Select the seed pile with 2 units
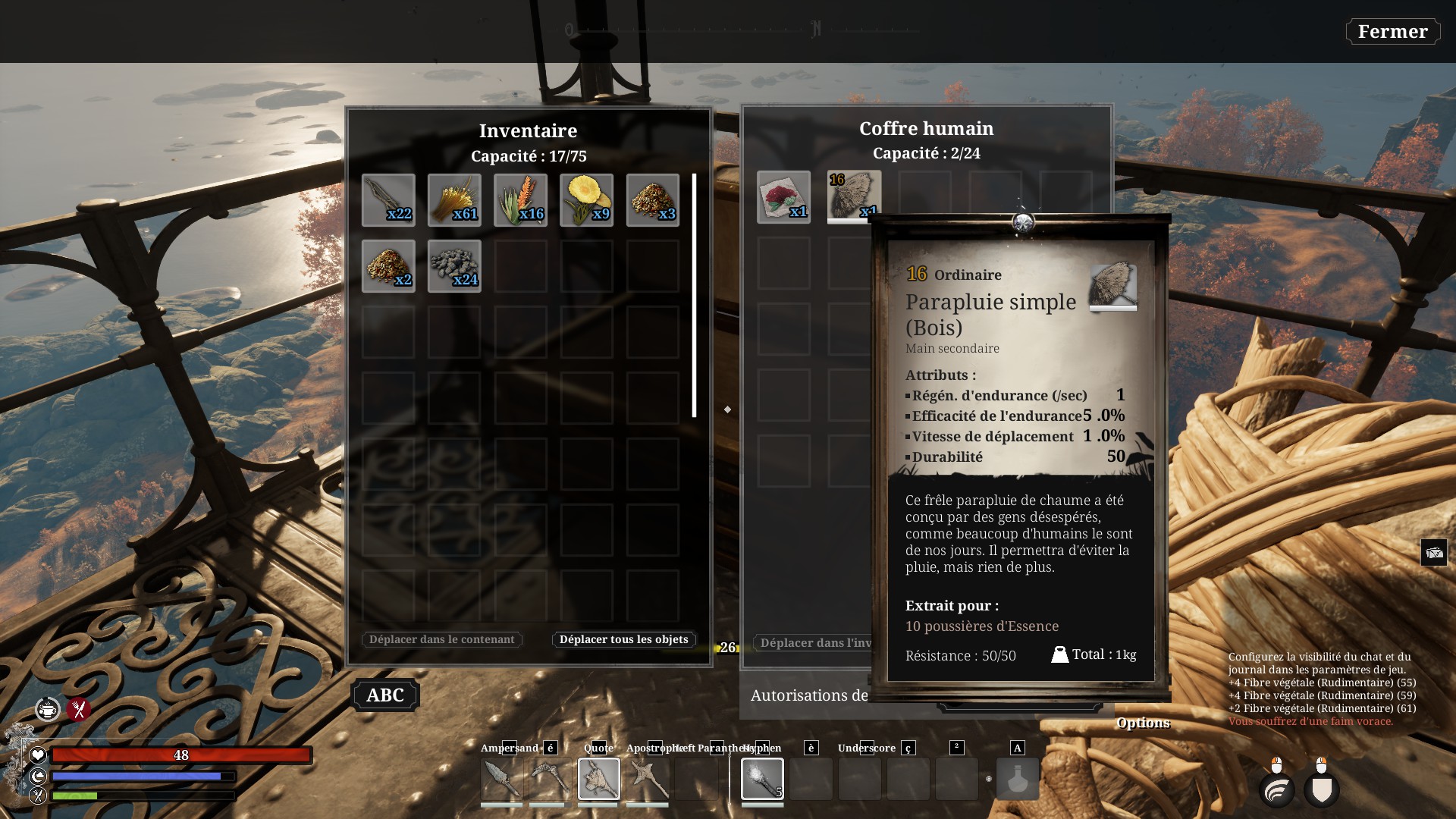The height and width of the screenshot is (819, 1456). (388, 266)
